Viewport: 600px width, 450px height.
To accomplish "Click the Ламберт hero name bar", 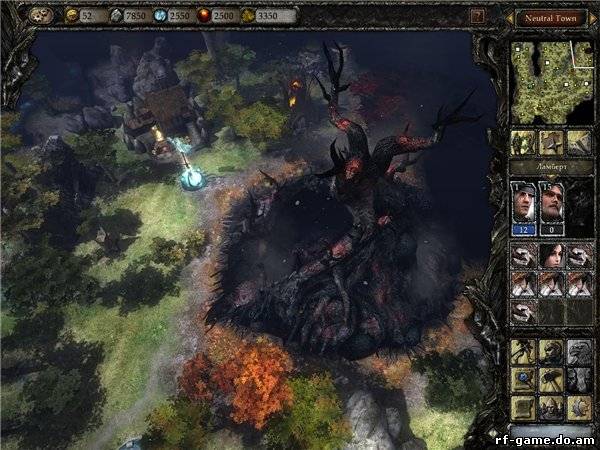I will coord(551,165).
